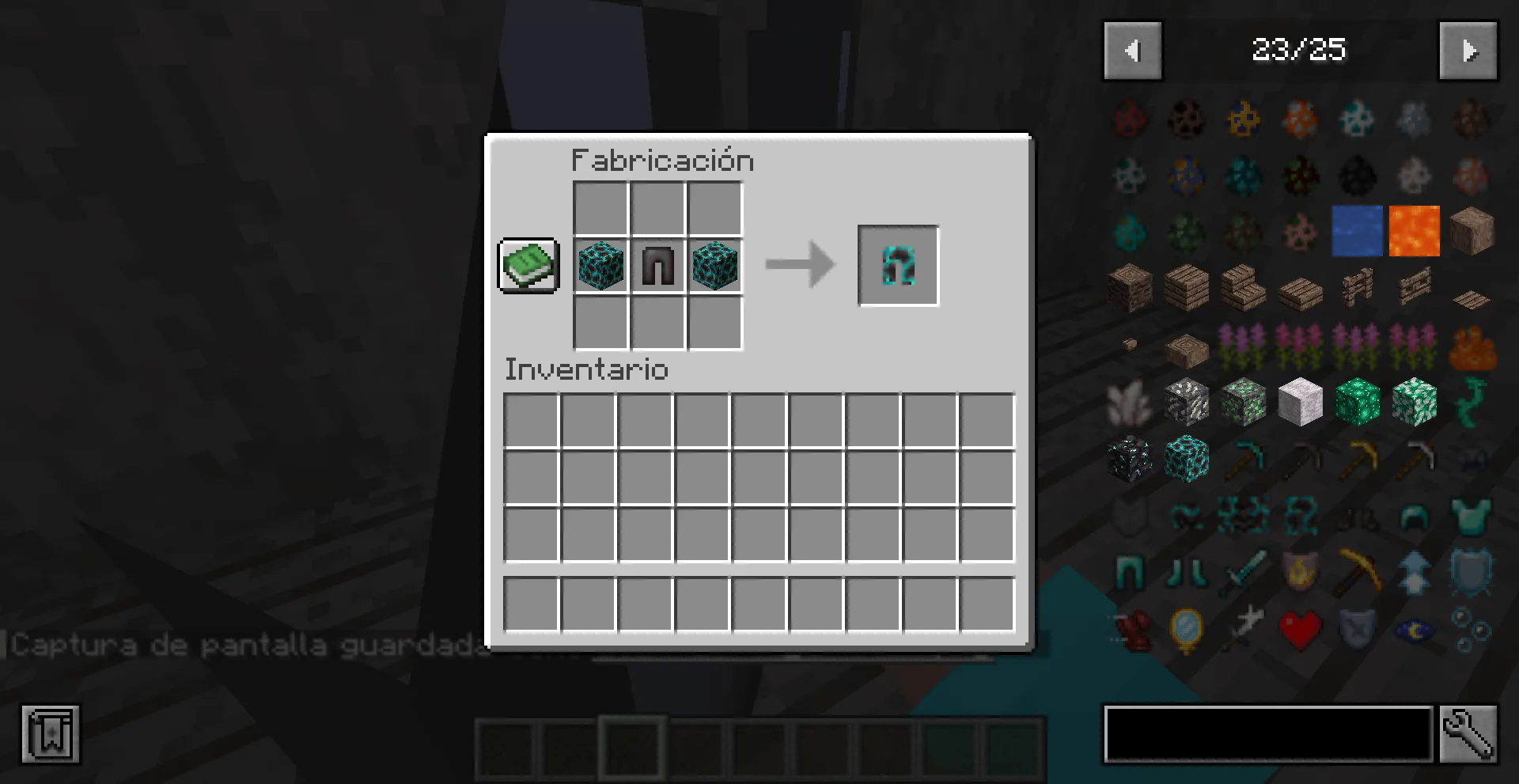1519x784 pixels.
Task: Click the flaming shield icon
Action: point(1300,571)
